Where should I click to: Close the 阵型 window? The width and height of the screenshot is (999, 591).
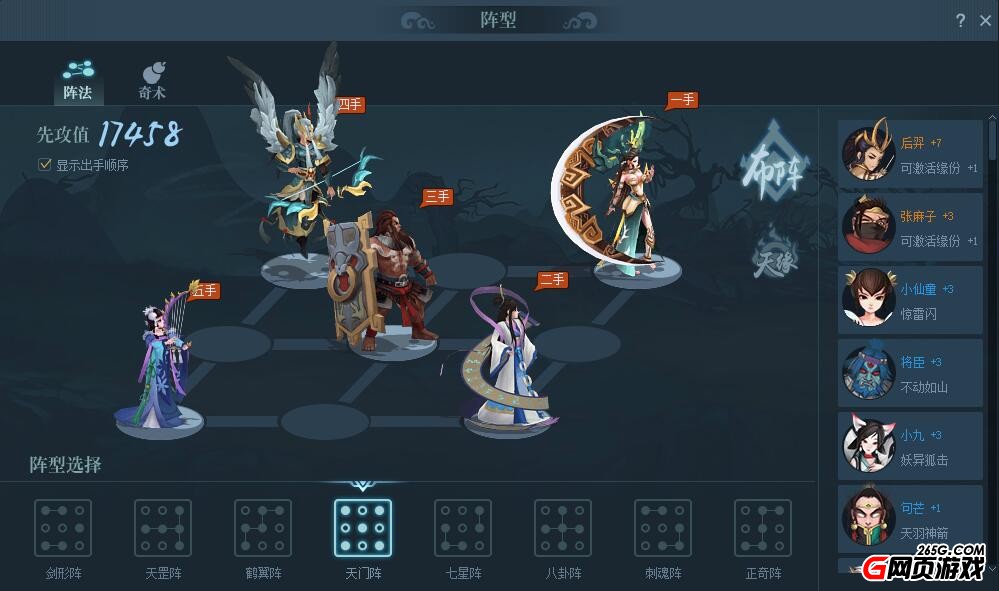pyautogui.click(x=985, y=20)
